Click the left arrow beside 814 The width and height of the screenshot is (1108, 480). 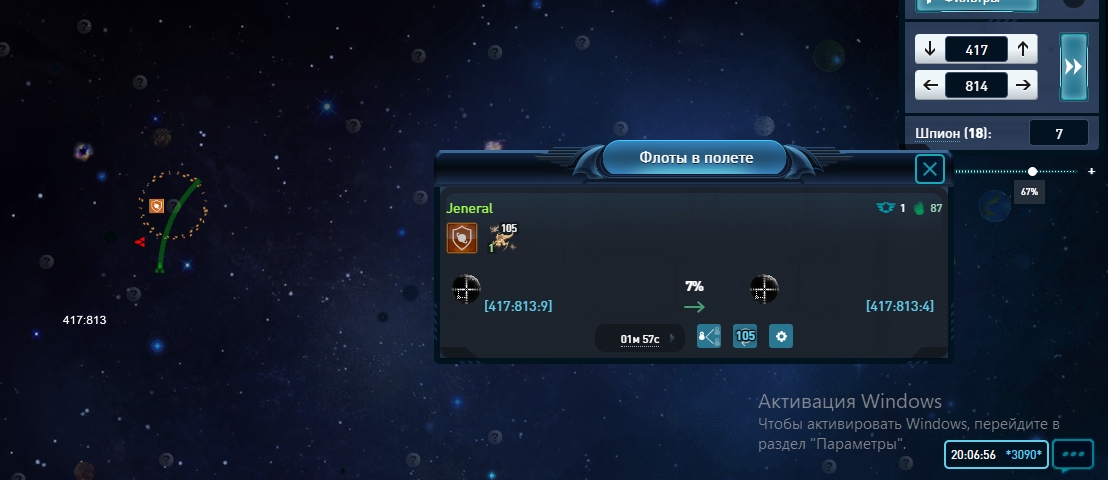tap(931, 86)
